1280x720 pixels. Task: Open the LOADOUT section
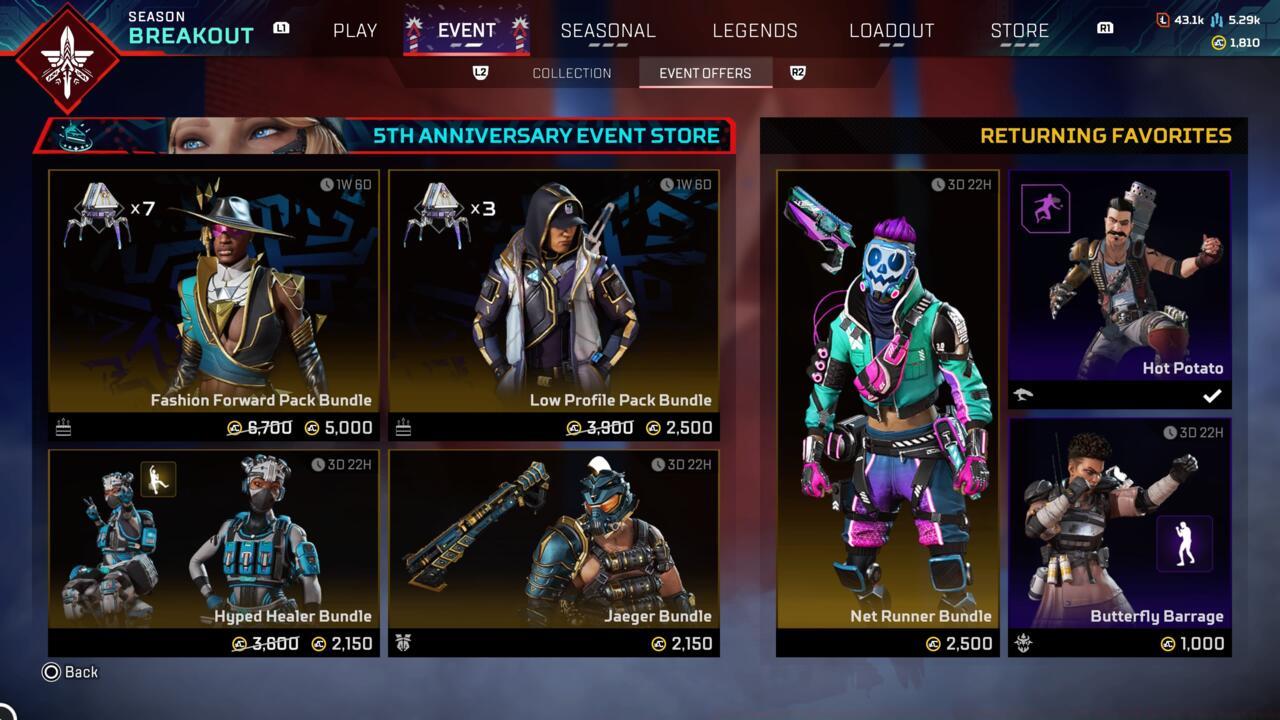point(892,30)
